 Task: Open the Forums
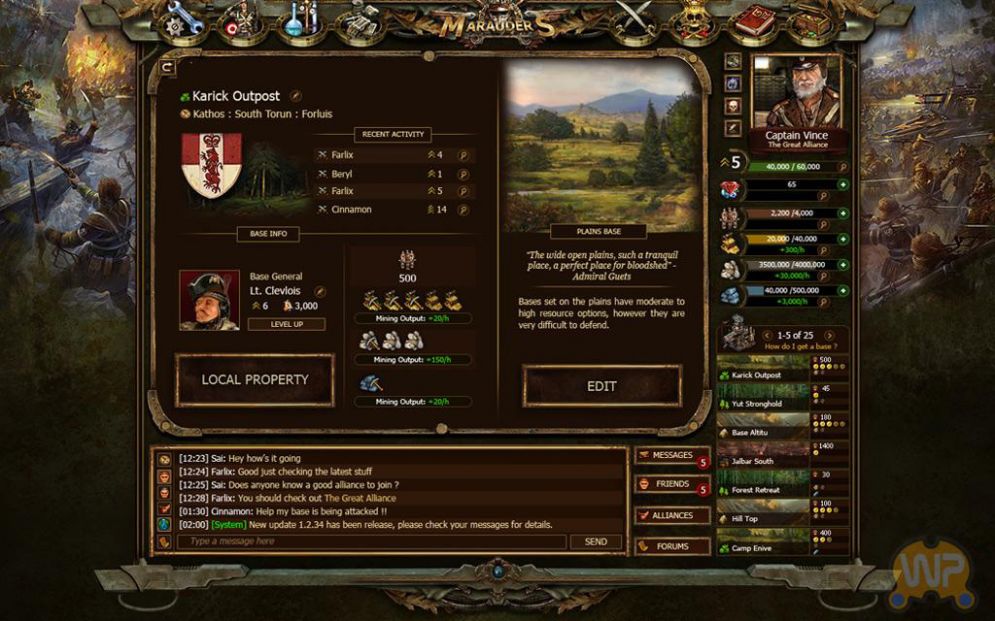tap(671, 547)
